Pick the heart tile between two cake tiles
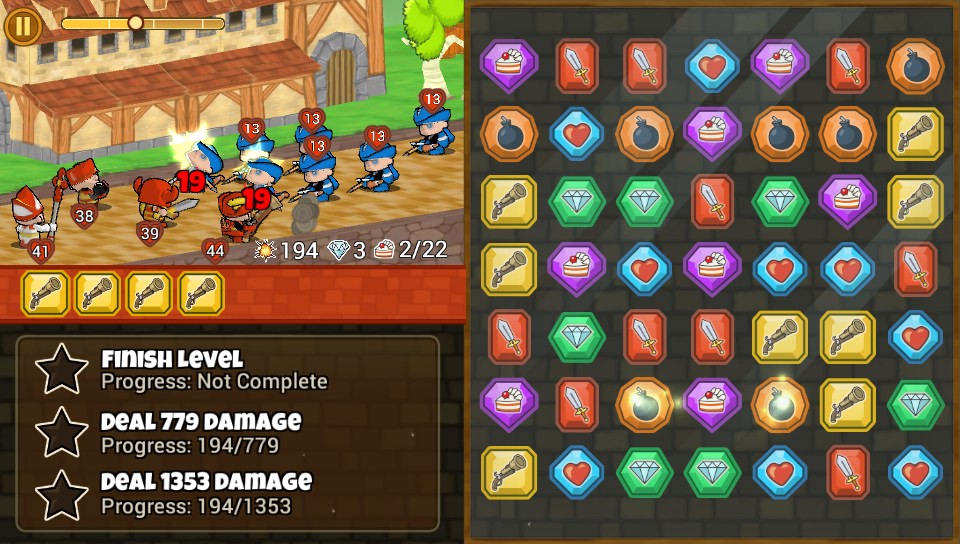Screen dimensions: 960x544 point(644,269)
